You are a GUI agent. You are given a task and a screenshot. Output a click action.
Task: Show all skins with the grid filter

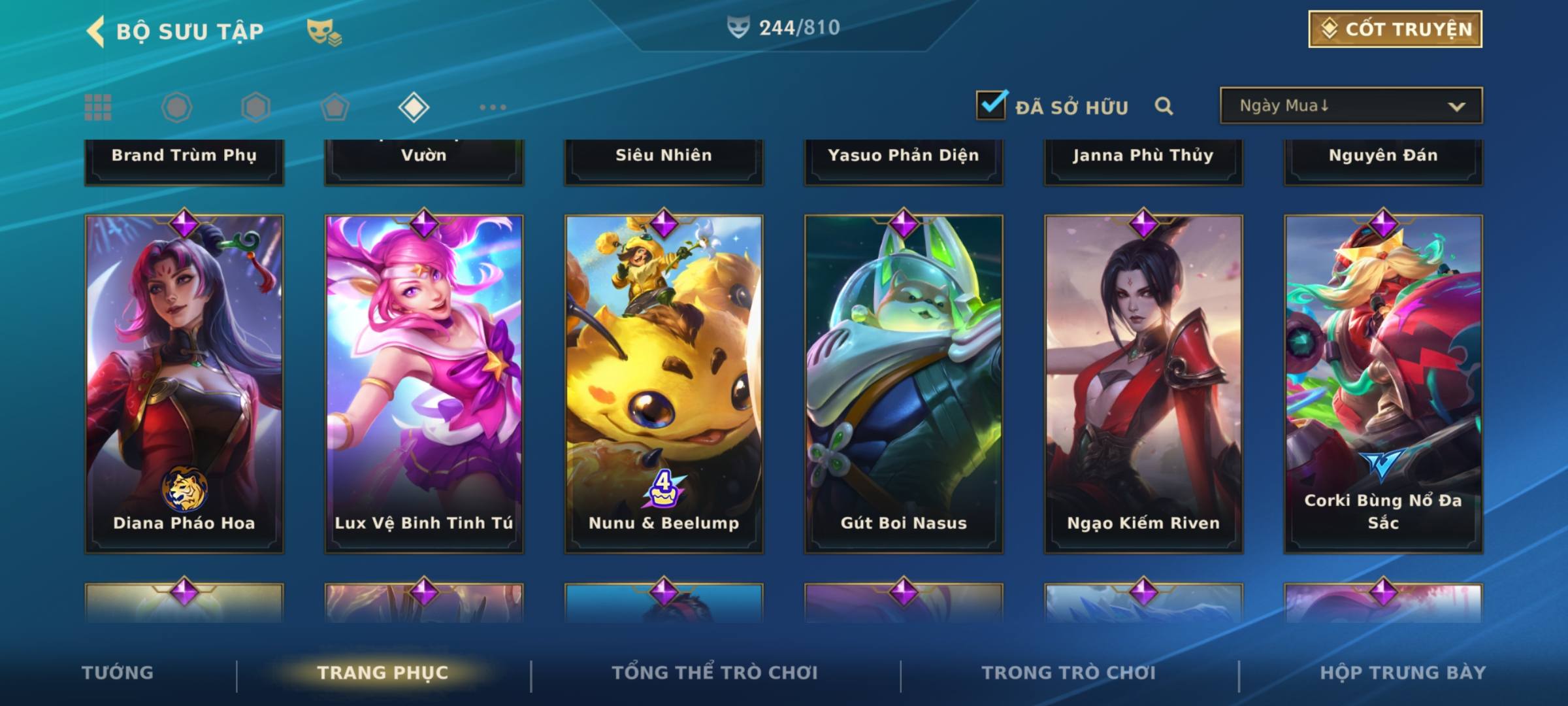pos(98,107)
